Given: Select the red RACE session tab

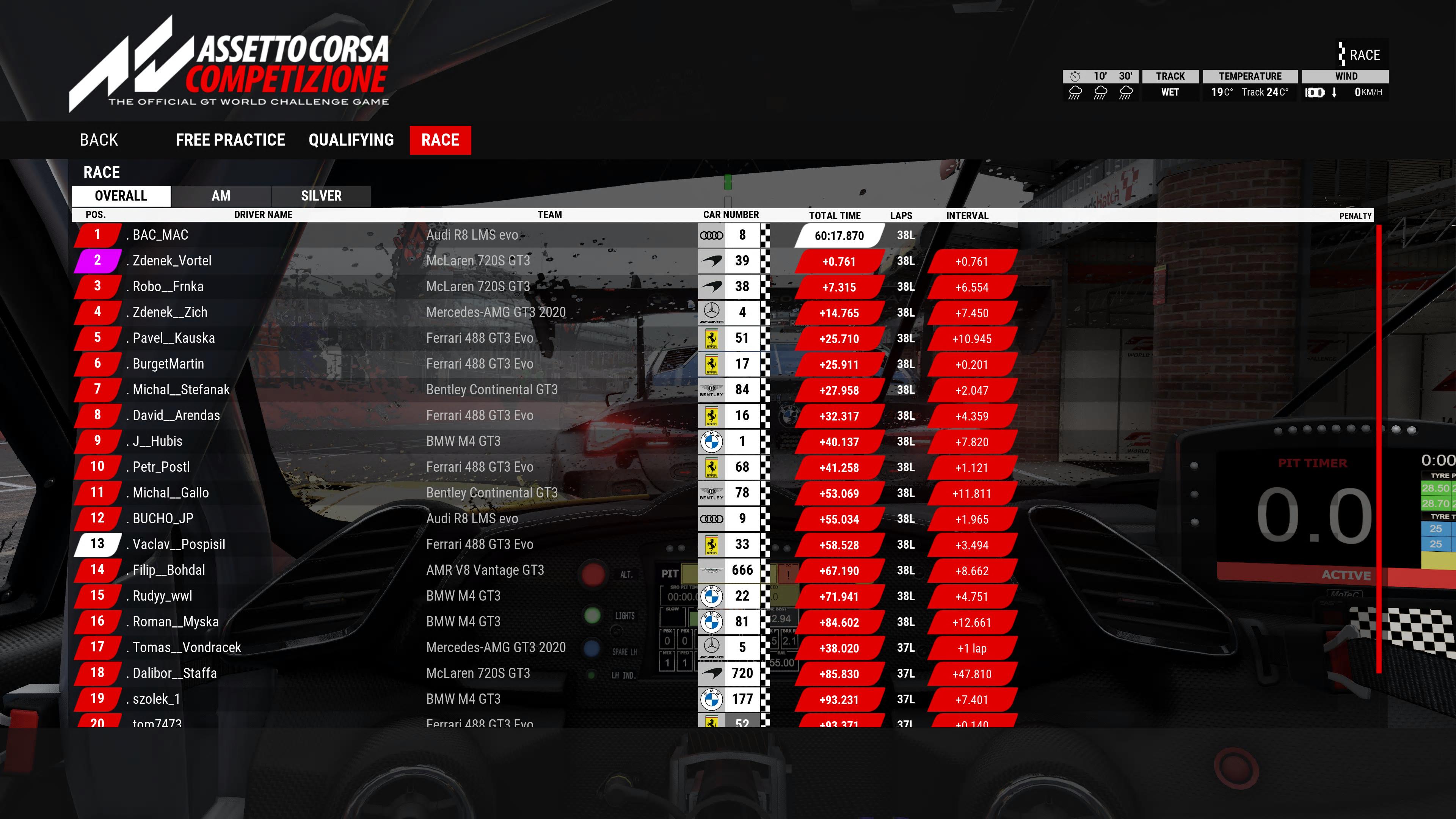Looking at the screenshot, I should (x=440, y=140).
